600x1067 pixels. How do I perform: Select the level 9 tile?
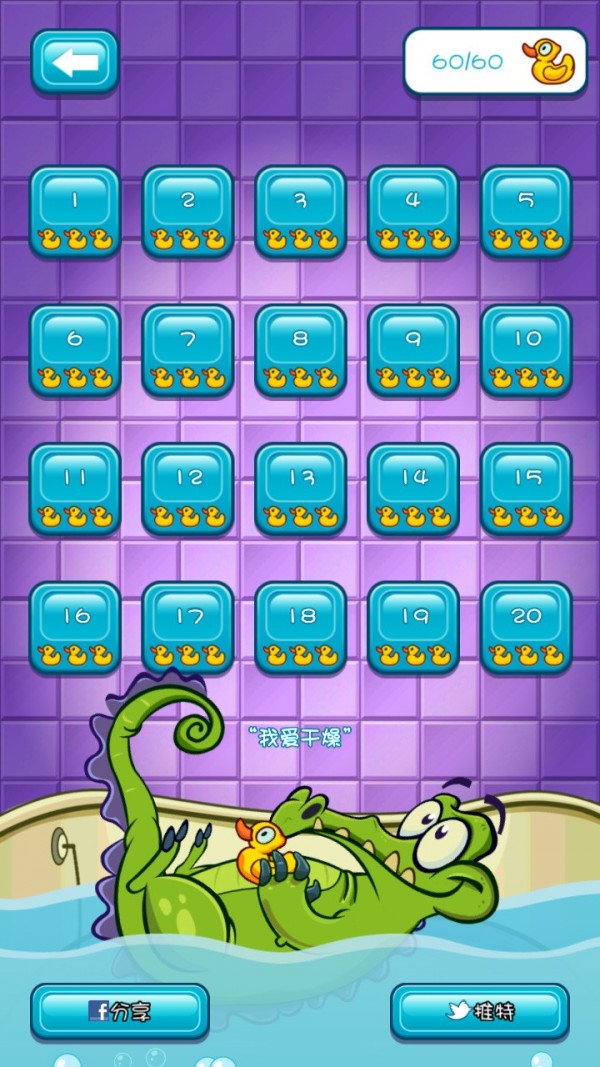414,350
